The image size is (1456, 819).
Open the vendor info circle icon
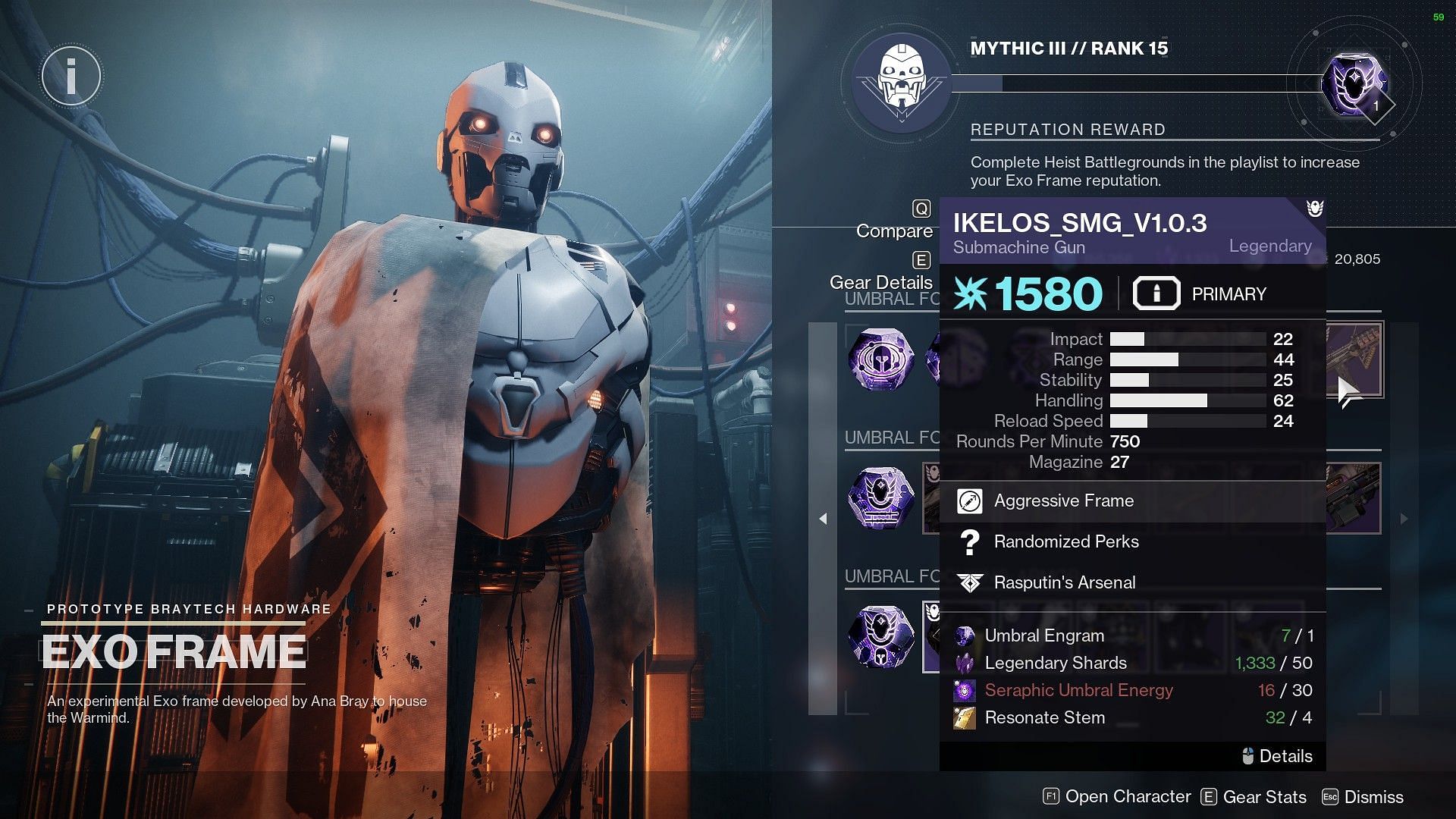coord(71,77)
